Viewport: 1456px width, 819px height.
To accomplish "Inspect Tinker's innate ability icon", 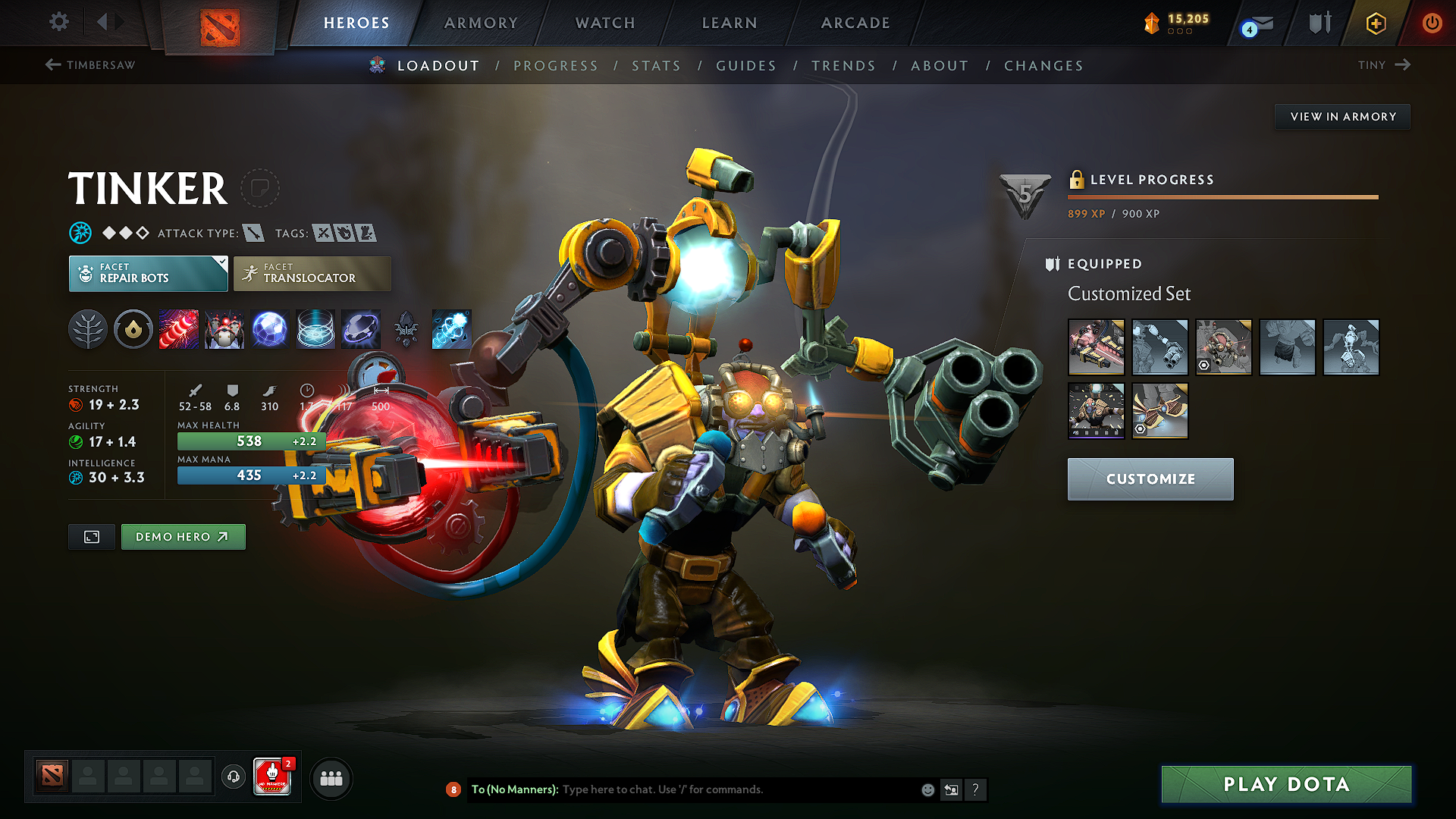I will point(133,328).
